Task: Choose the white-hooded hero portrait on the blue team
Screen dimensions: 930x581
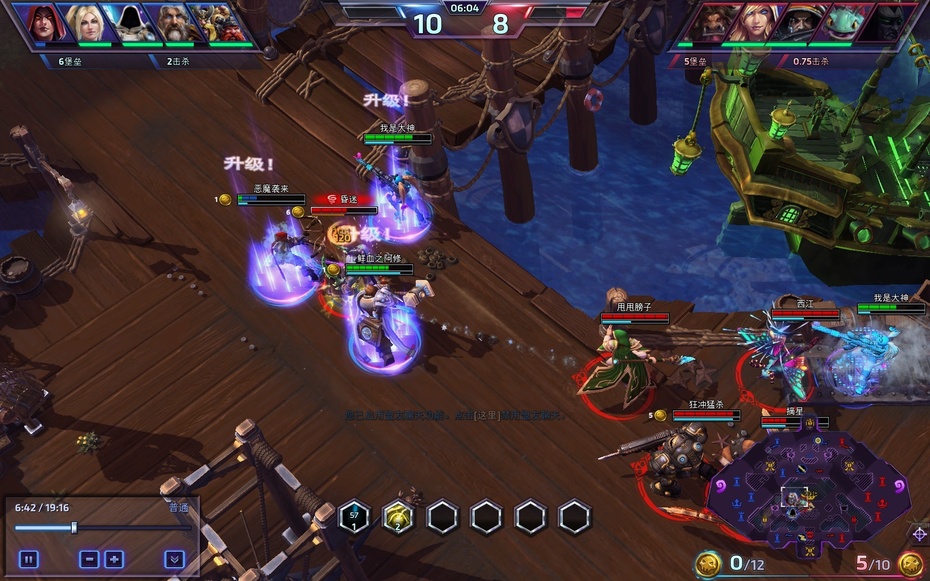Action: (129, 23)
